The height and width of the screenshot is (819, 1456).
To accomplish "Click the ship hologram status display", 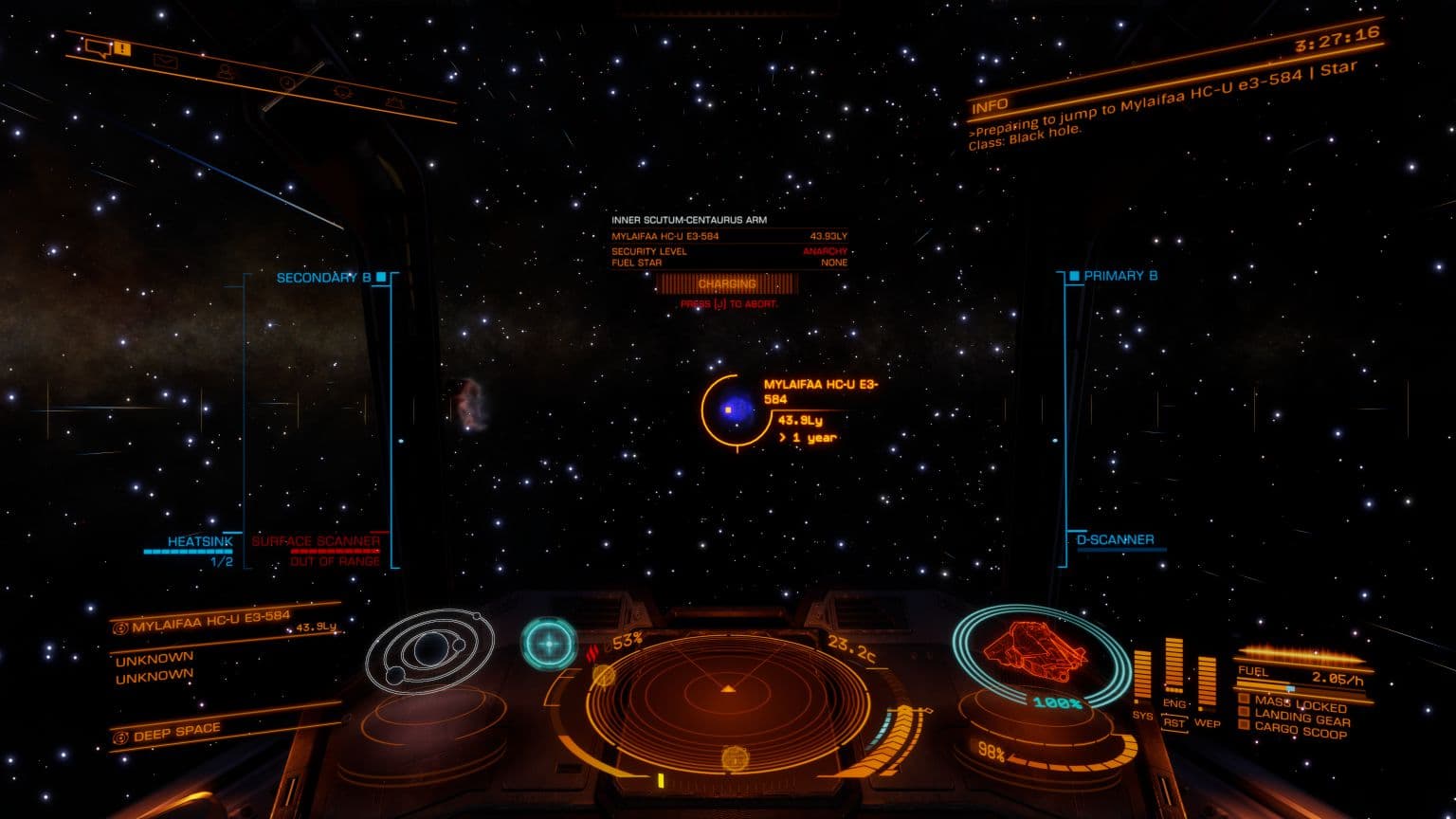I will (x=1029, y=650).
